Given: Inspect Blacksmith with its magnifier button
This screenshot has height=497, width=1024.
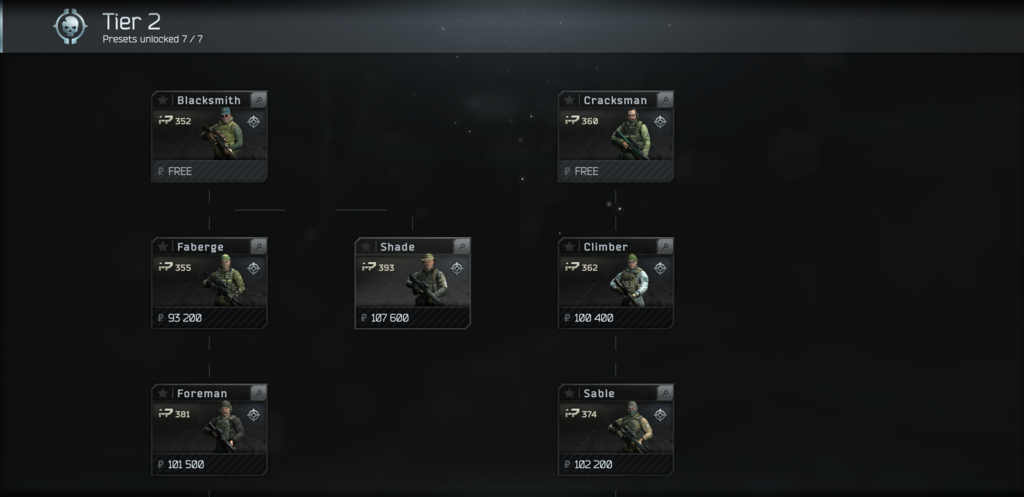Looking at the screenshot, I should pos(259,100).
